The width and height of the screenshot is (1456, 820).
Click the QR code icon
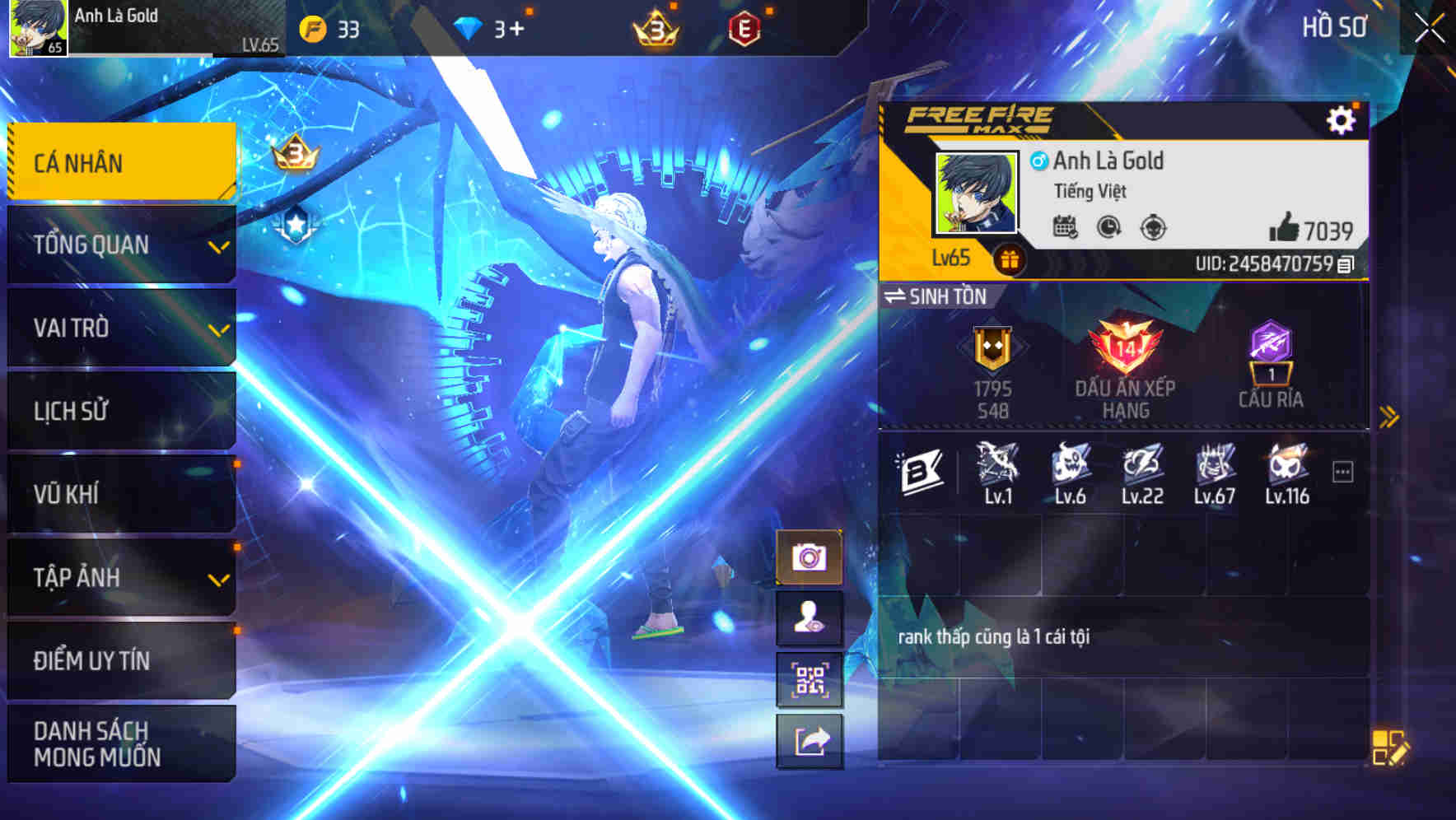pos(811,679)
